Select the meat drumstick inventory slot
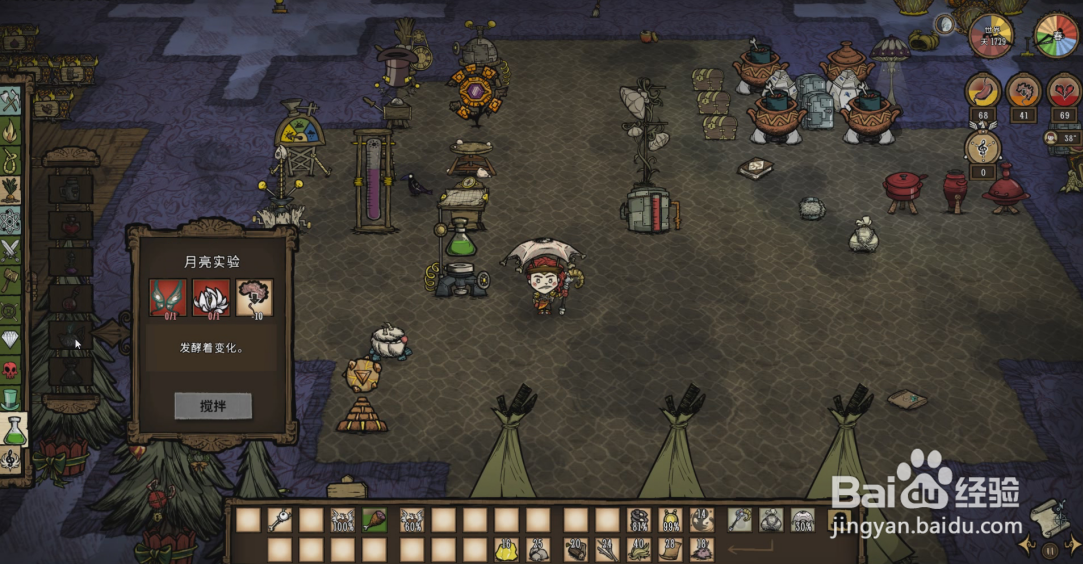 pyautogui.click(x=375, y=520)
